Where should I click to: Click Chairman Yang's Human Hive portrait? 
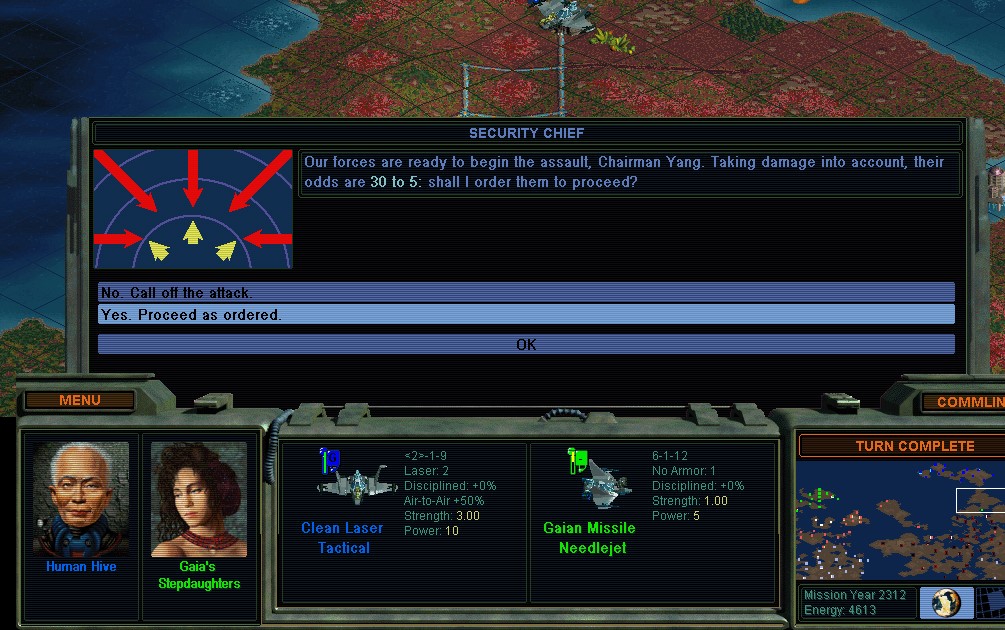click(81, 499)
